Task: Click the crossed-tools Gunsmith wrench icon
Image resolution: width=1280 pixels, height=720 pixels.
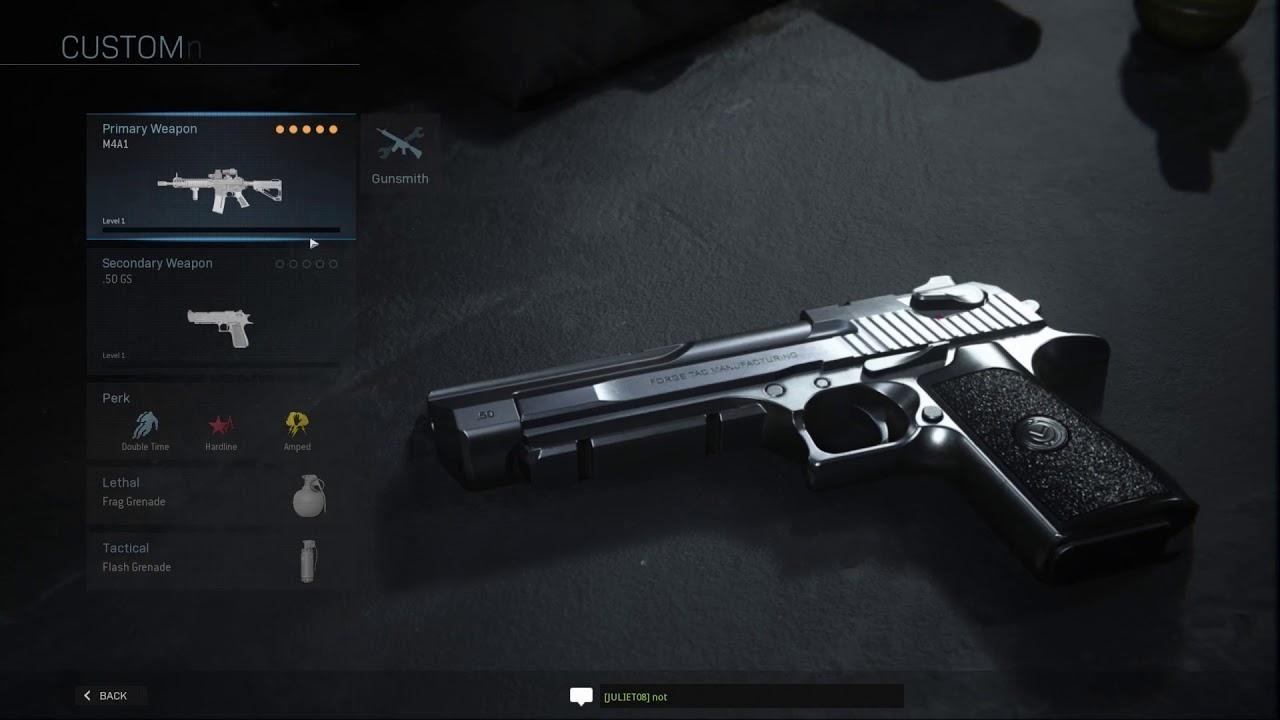Action: [399, 140]
